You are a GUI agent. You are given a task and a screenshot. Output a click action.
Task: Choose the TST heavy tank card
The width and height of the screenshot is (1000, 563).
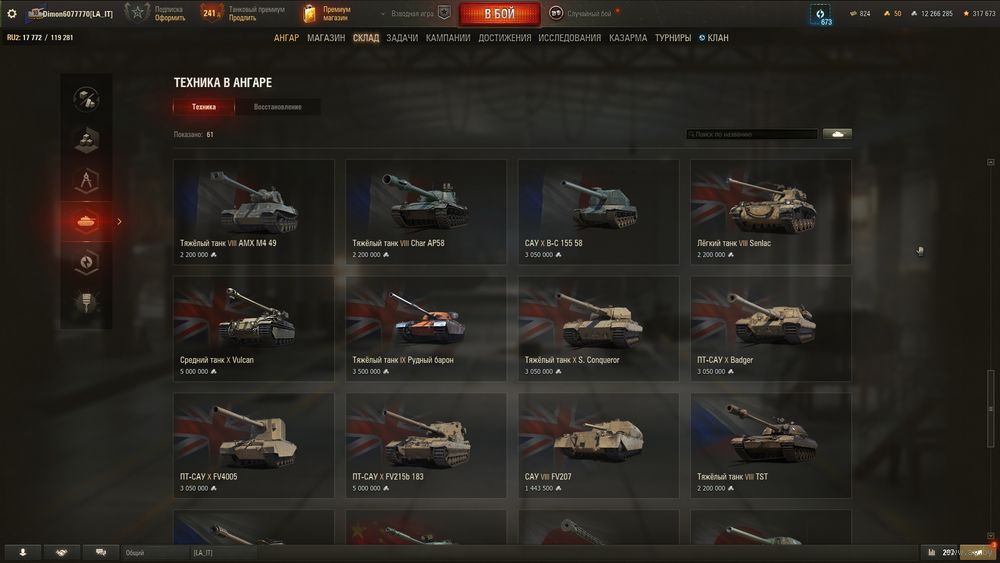[x=770, y=445]
